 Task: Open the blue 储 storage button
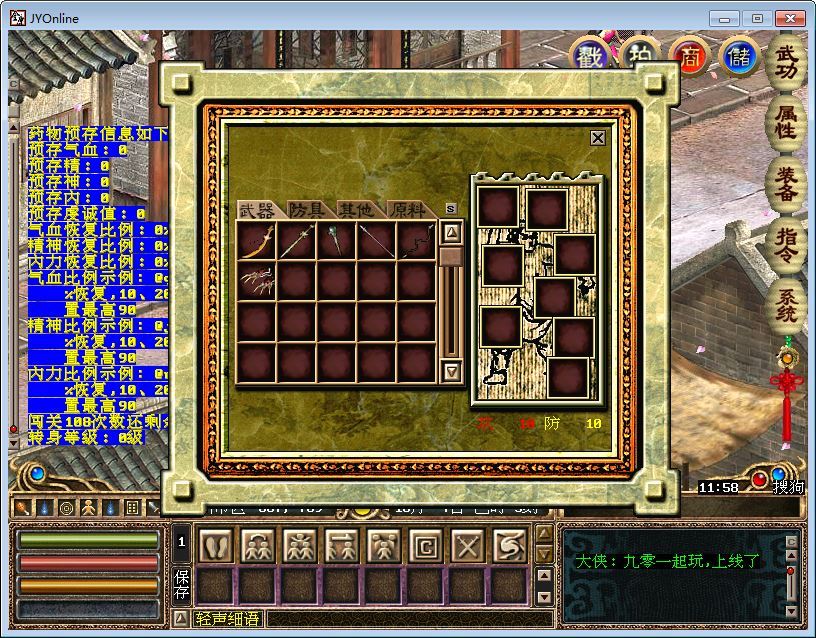738,56
